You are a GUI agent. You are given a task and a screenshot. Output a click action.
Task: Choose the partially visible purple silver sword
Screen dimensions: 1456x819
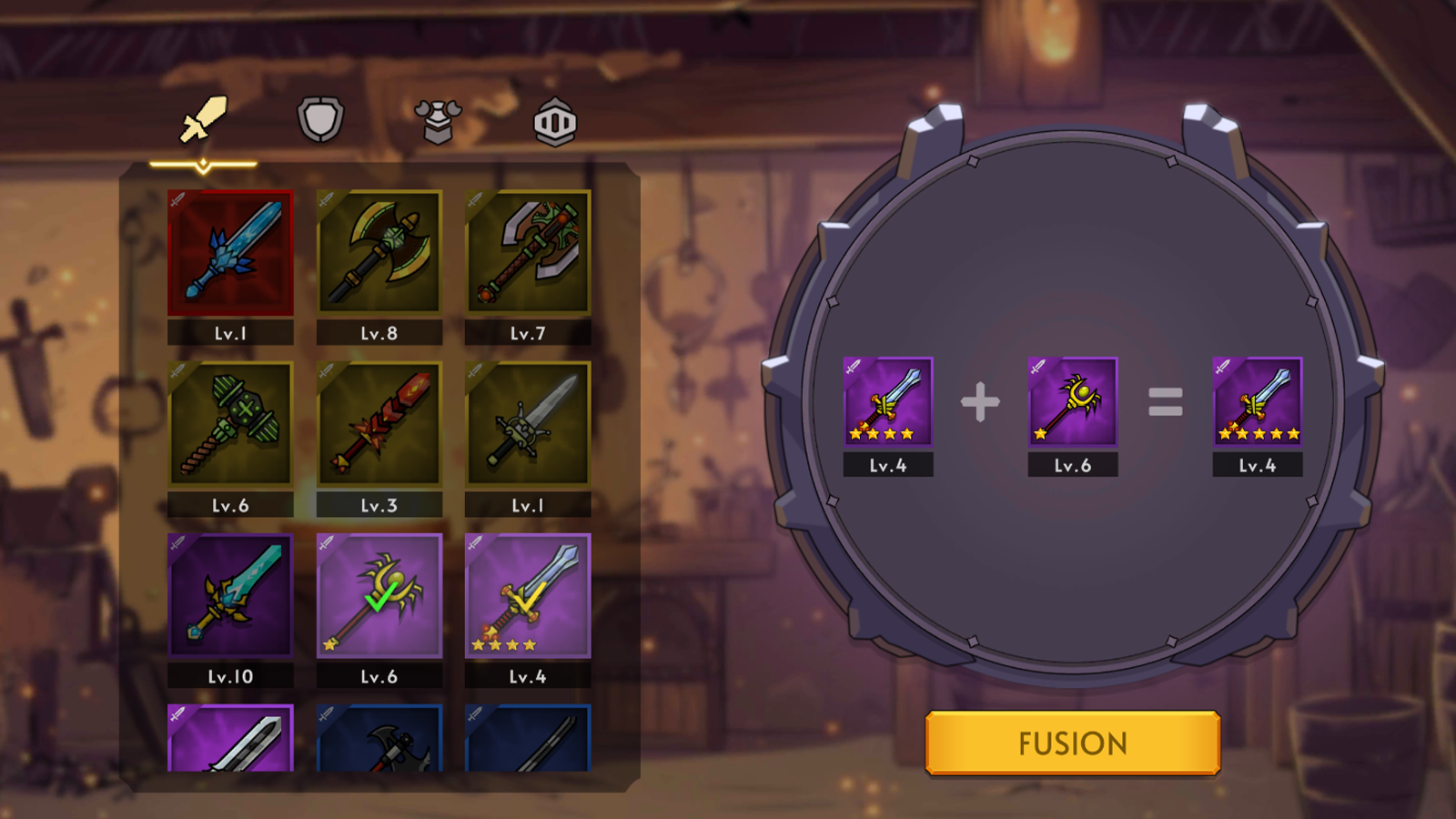(x=230, y=739)
